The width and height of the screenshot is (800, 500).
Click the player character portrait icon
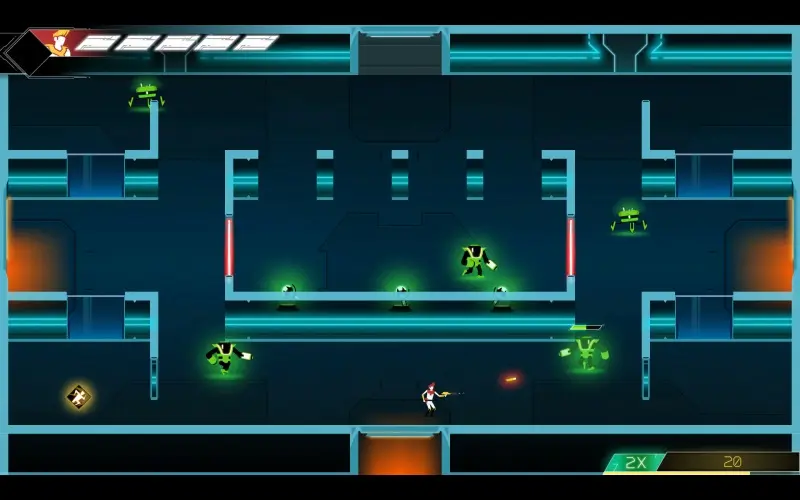tap(57, 43)
